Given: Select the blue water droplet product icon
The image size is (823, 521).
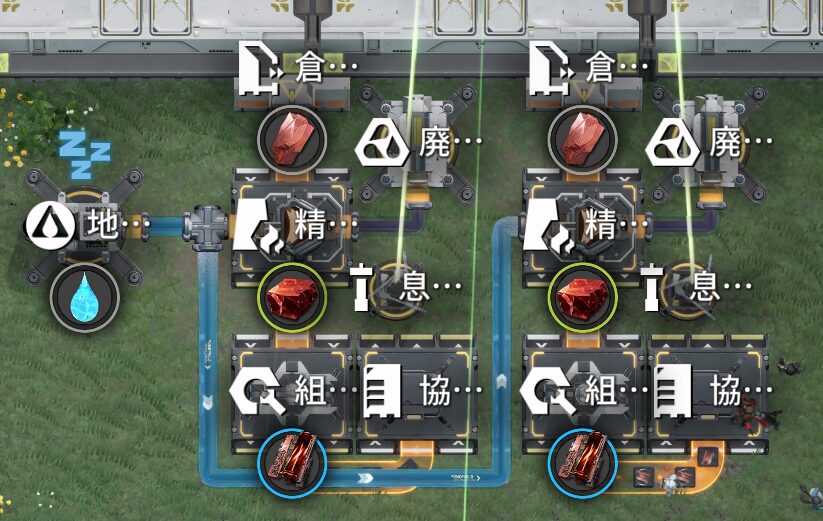Looking at the screenshot, I should (85, 297).
